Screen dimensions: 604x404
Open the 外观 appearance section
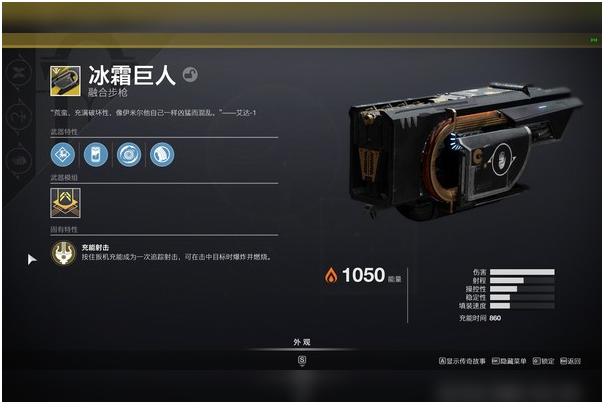pyautogui.click(x=301, y=343)
